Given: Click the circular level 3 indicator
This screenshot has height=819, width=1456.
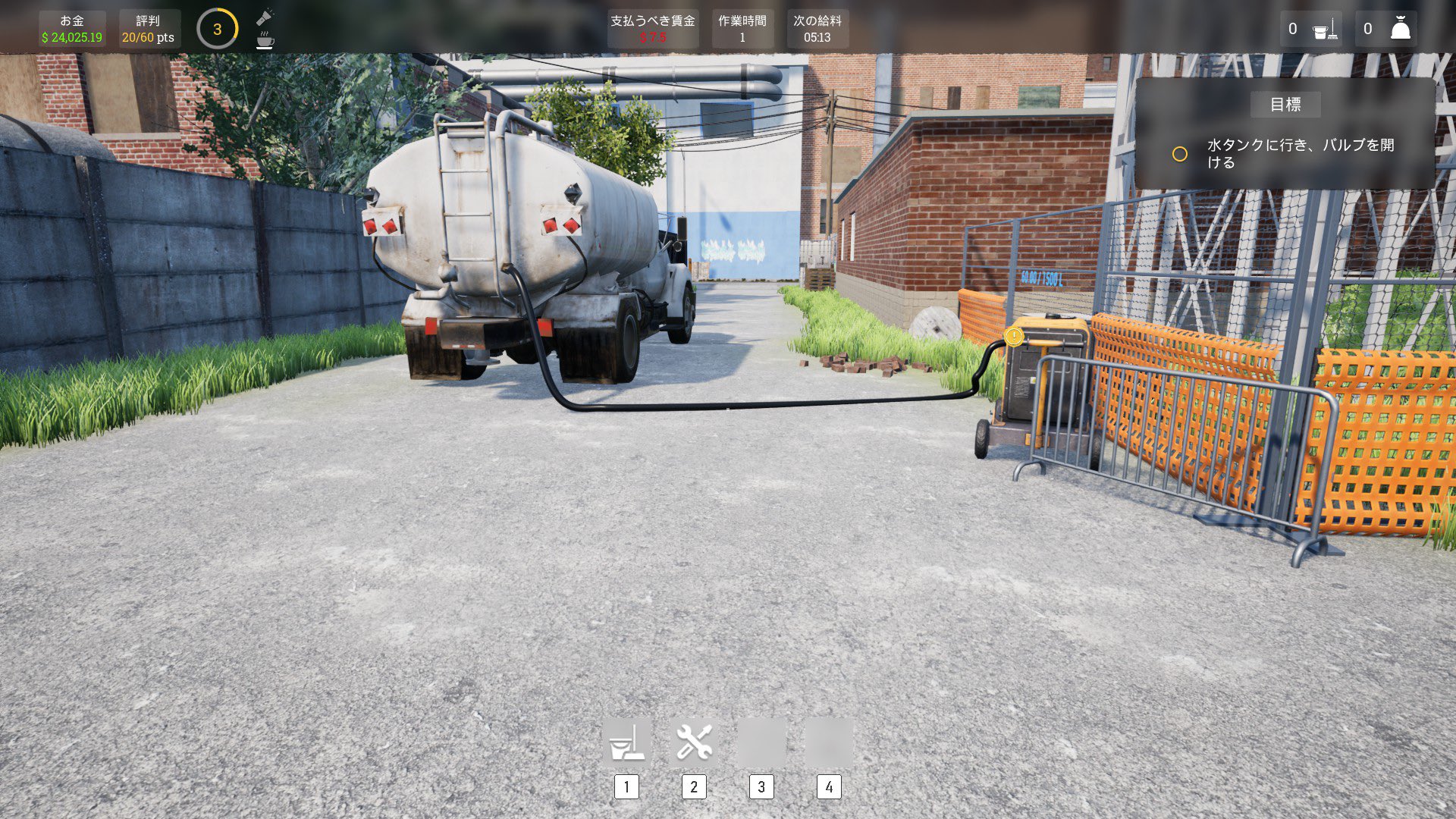Looking at the screenshot, I should click(x=217, y=29).
